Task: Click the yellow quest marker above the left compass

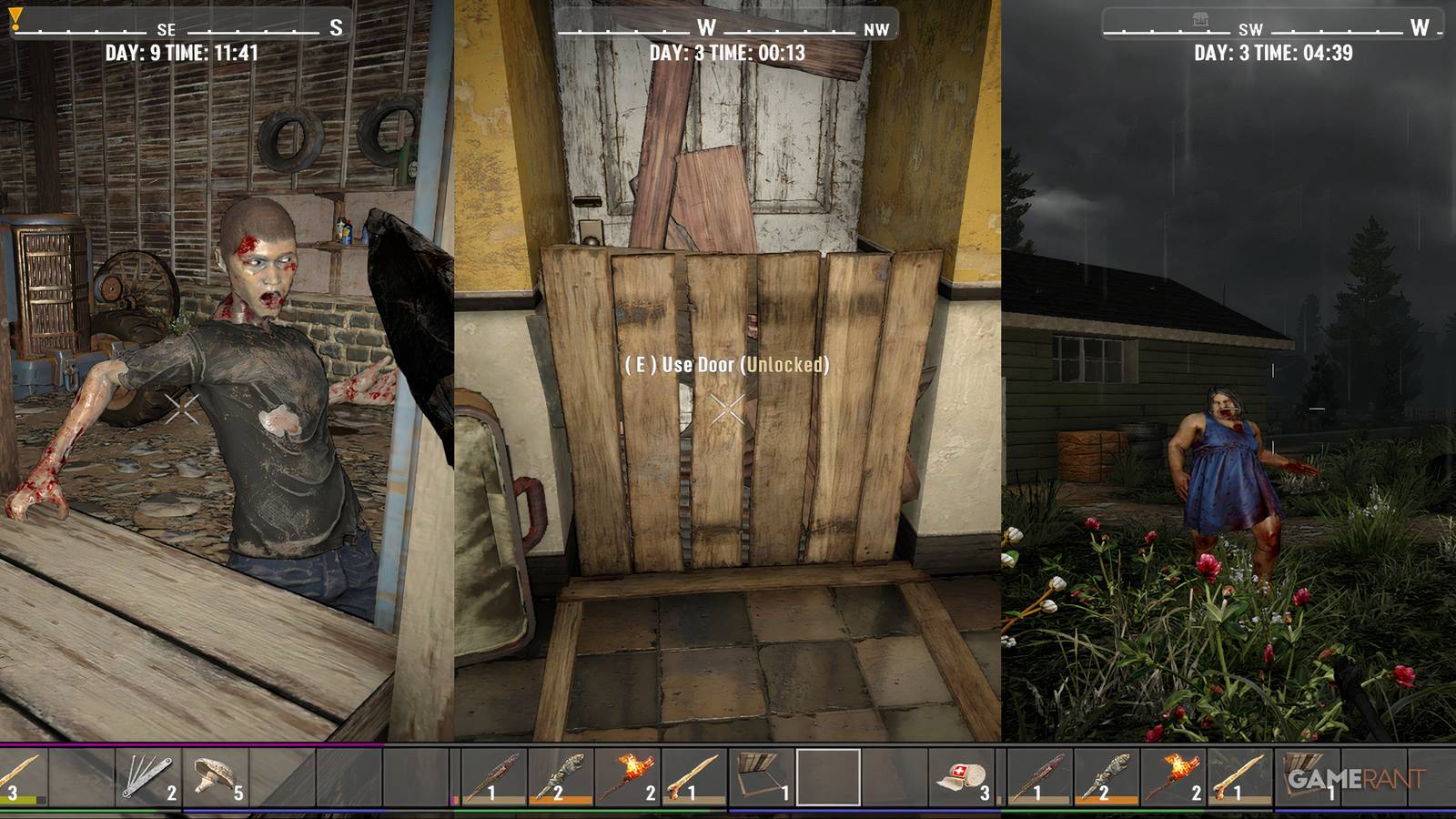Action: tap(13, 18)
